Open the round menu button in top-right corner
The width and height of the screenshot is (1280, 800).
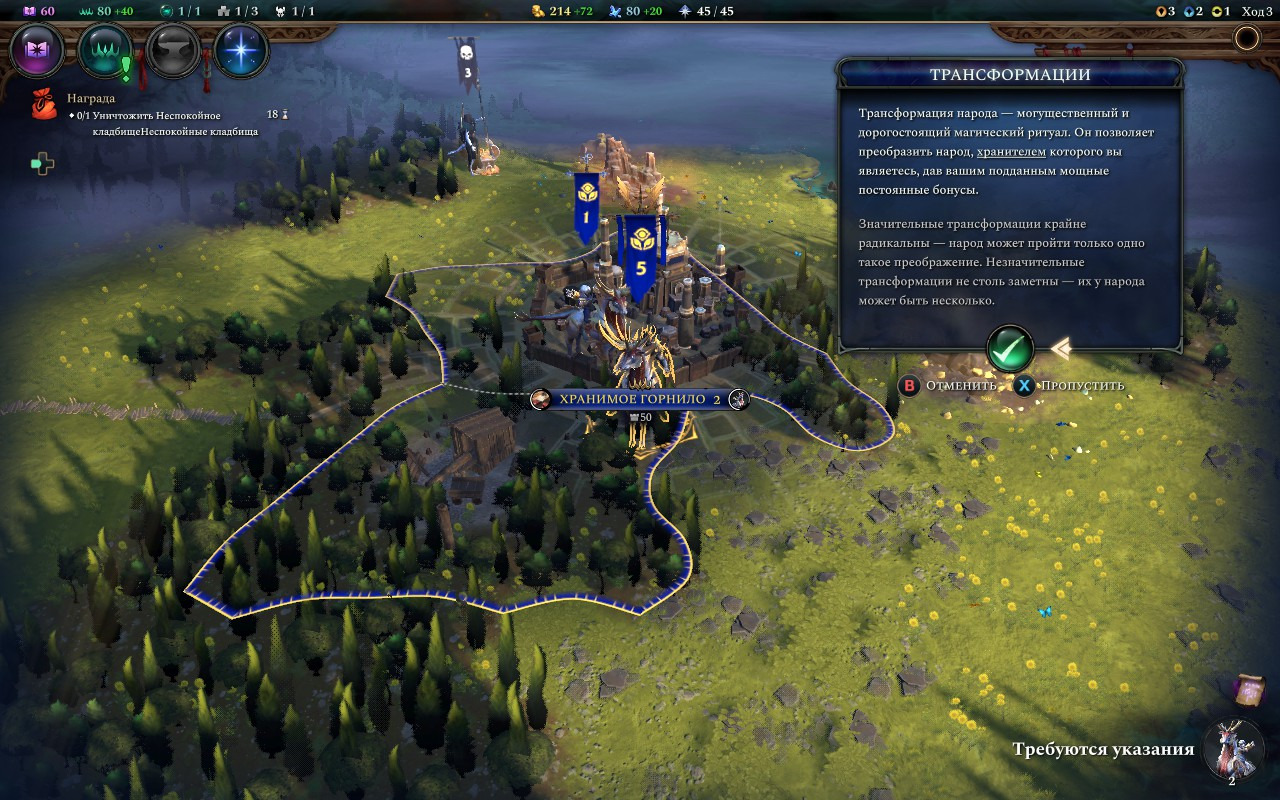click(1247, 39)
